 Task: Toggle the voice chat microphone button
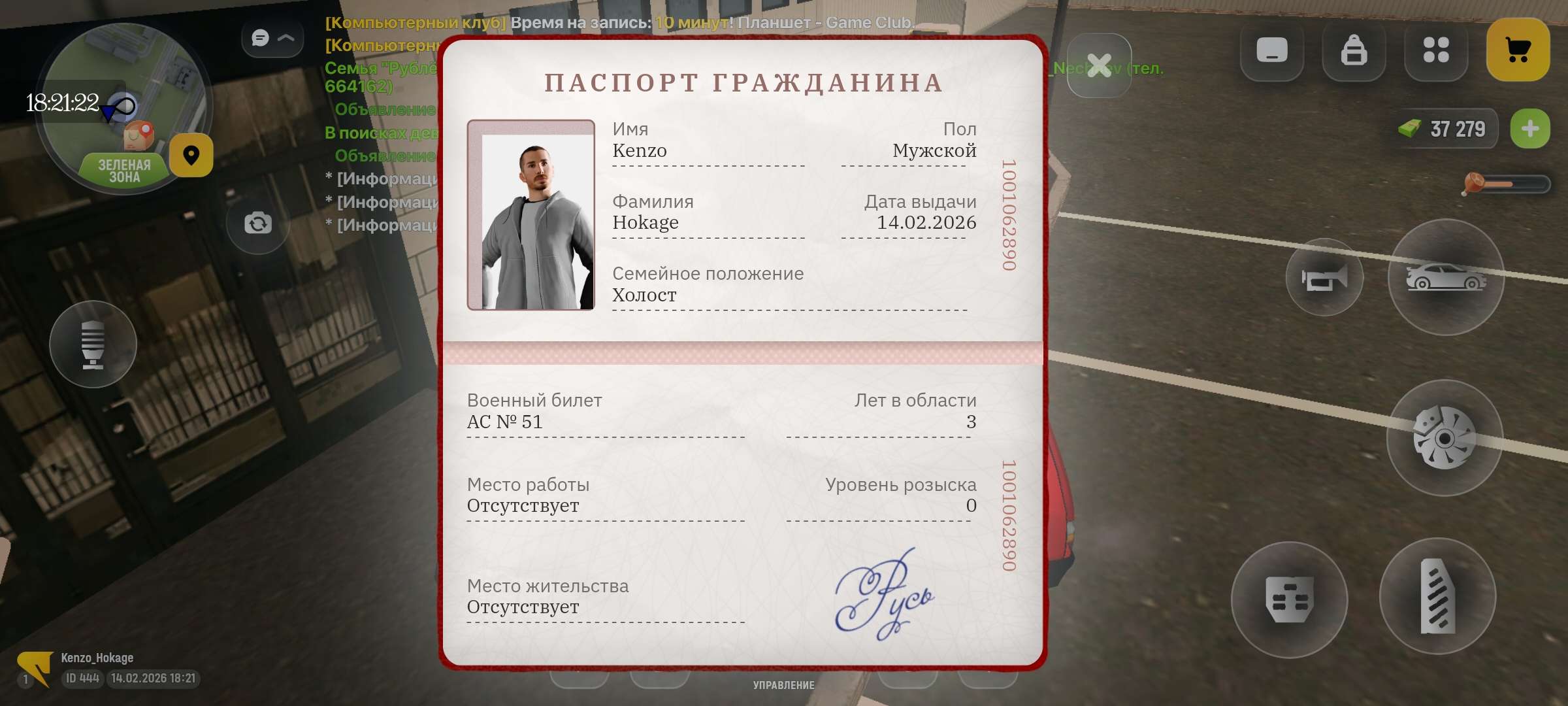[92, 343]
